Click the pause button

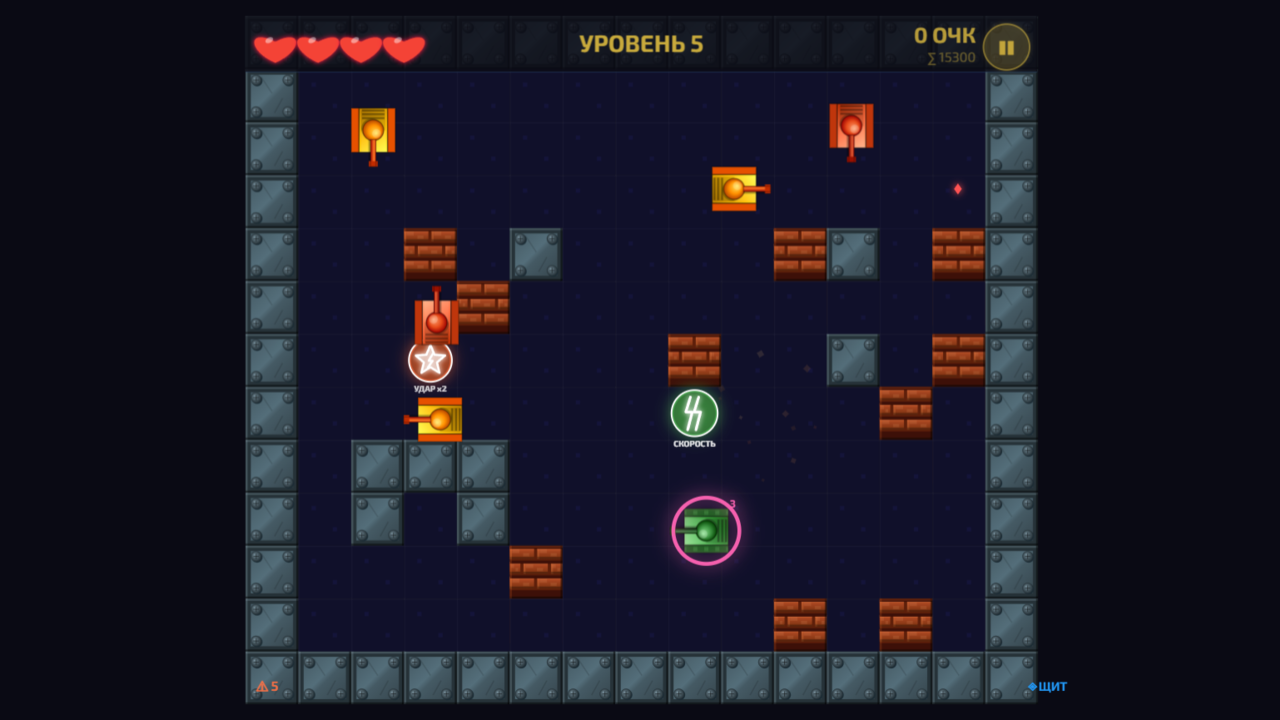1006,45
